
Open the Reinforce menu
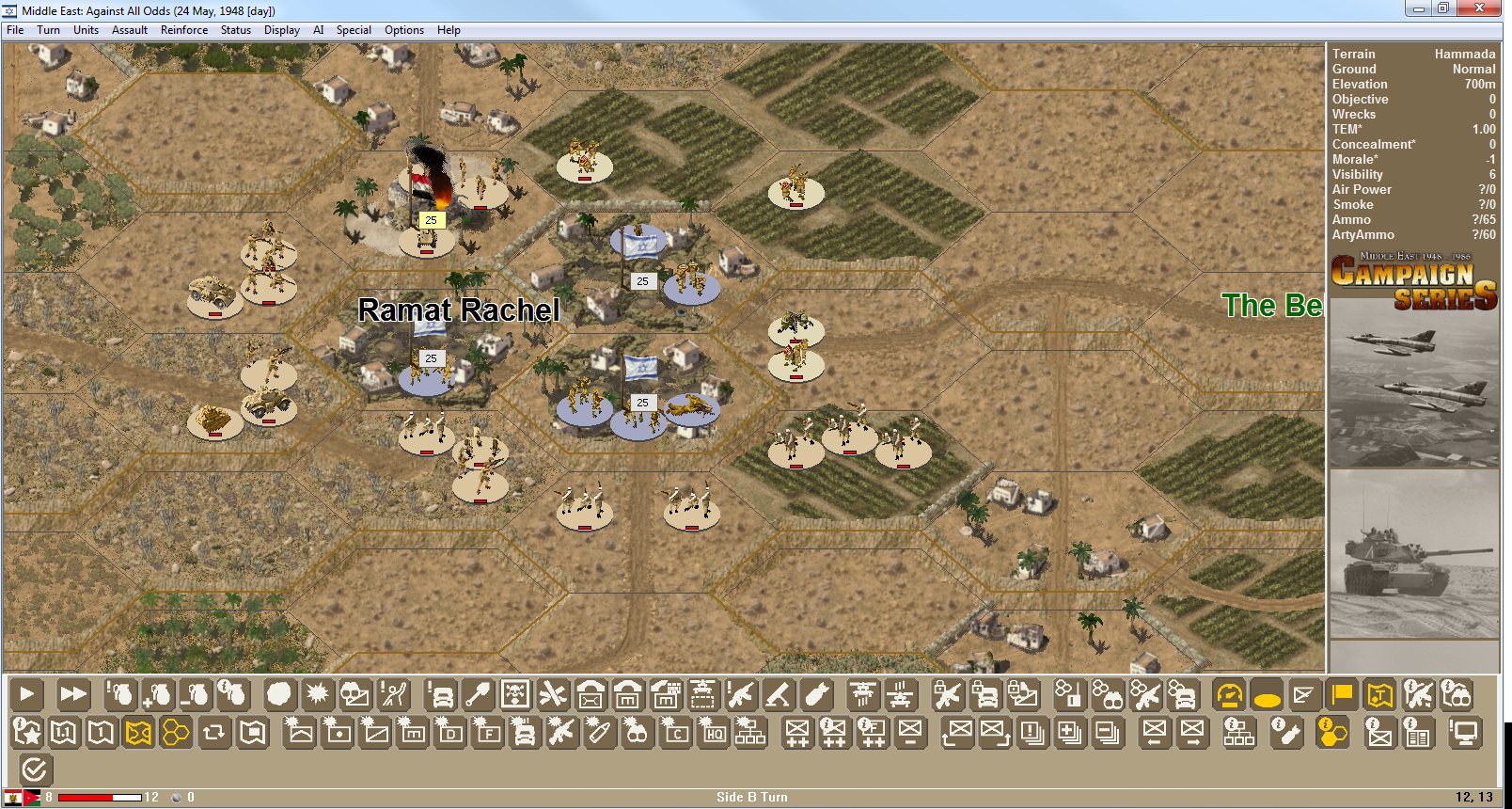coord(183,29)
